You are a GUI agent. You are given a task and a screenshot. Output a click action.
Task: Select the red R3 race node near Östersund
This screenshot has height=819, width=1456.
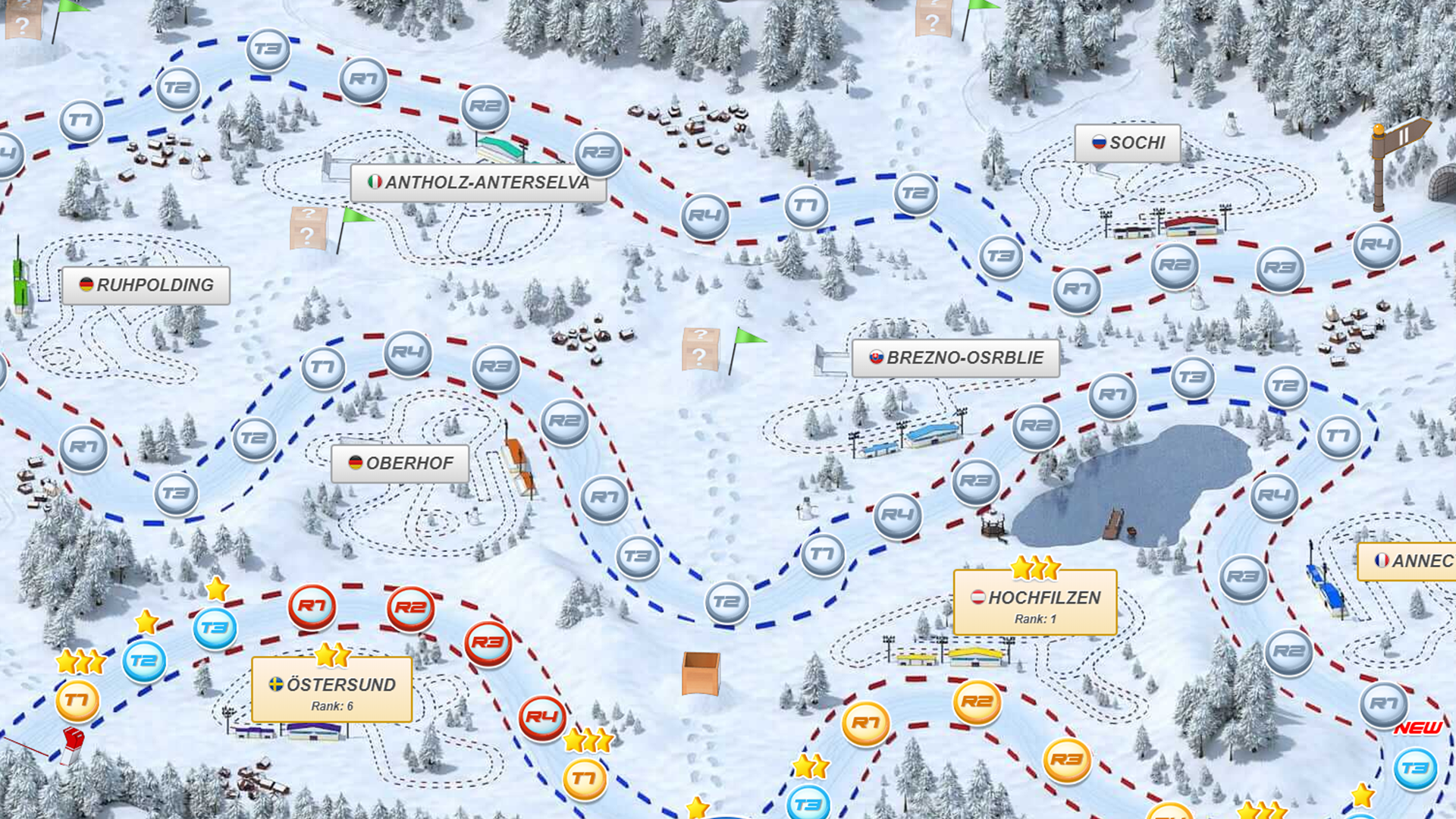pyautogui.click(x=489, y=641)
